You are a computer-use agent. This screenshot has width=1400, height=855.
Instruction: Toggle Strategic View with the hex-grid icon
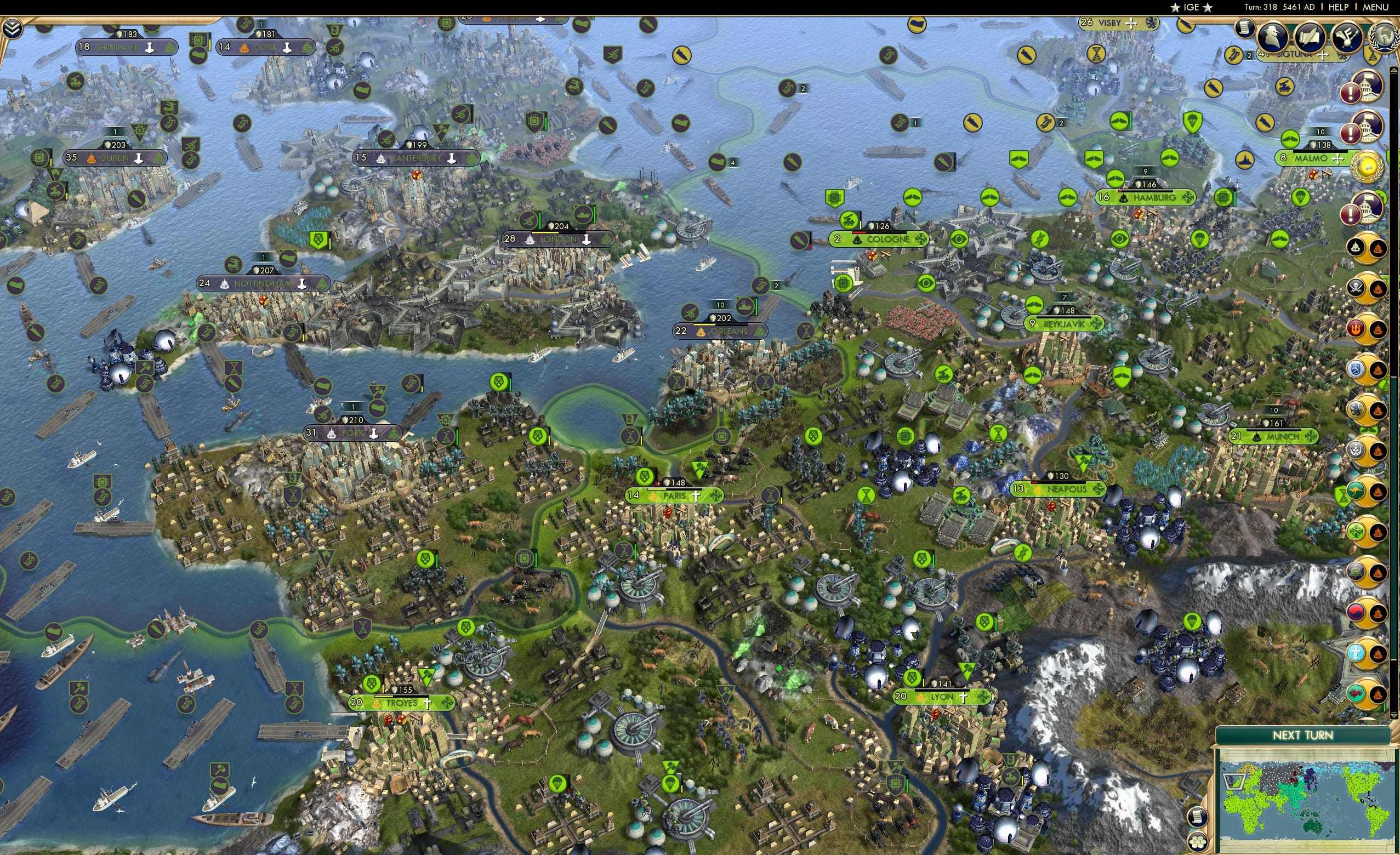tap(1198, 842)
